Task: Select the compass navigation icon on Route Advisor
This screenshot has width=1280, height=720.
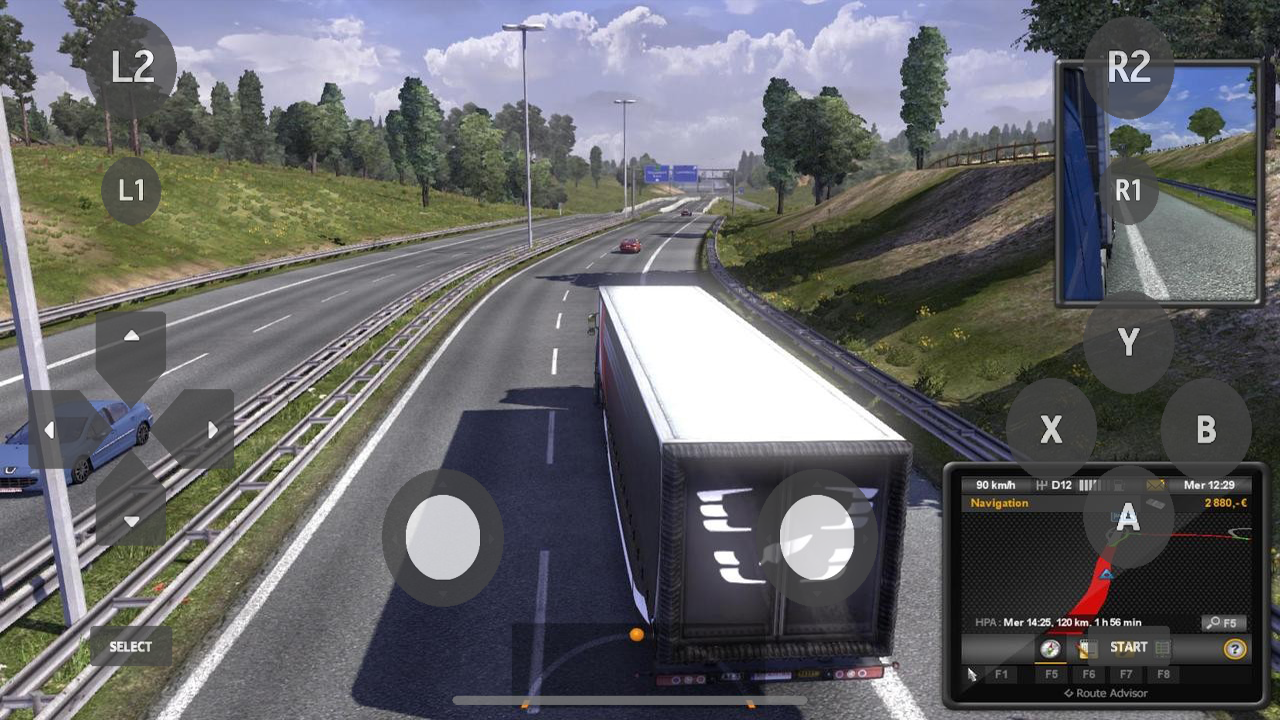Action: 1050,648
